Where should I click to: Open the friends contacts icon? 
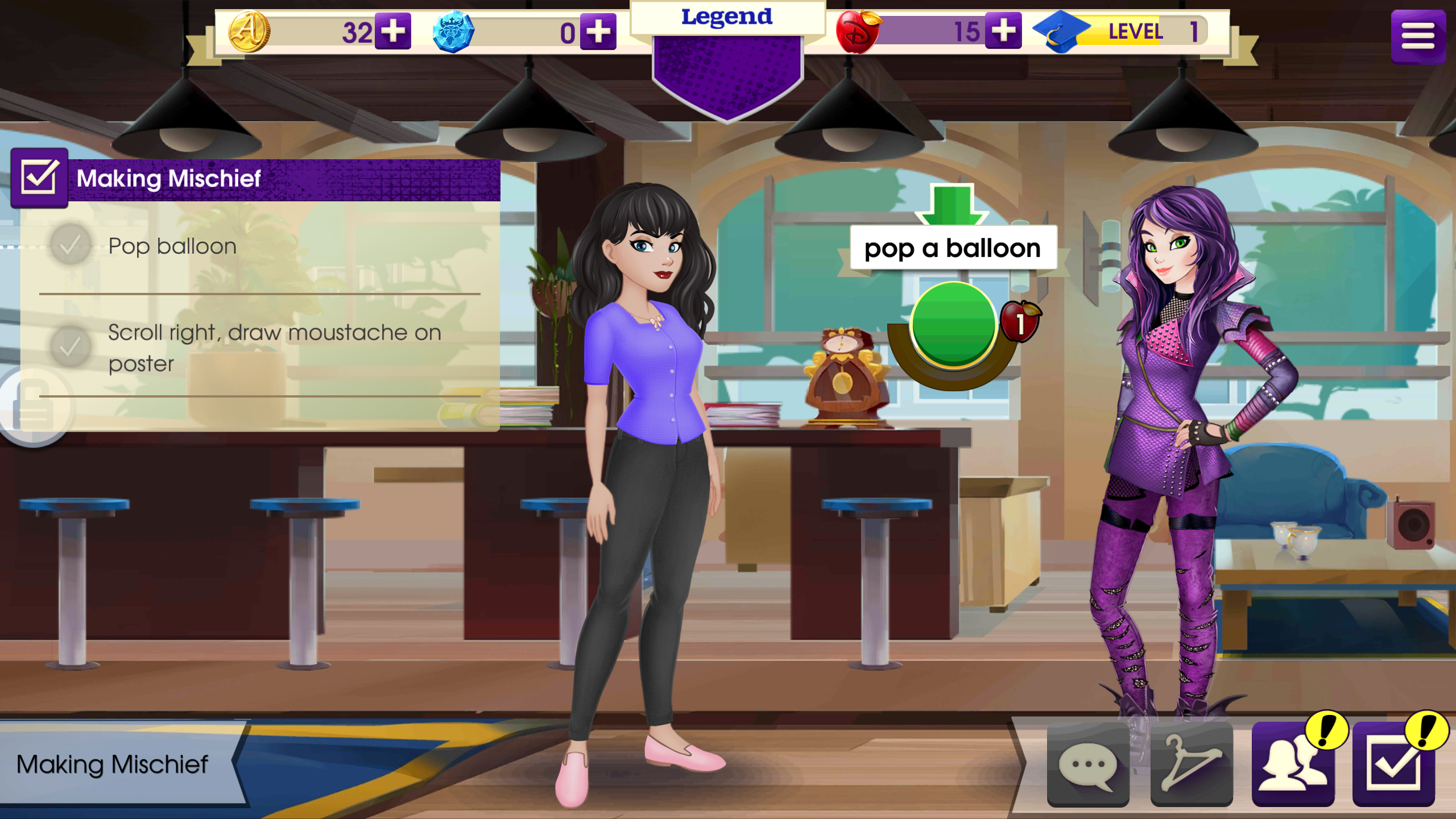point(1293,764)
